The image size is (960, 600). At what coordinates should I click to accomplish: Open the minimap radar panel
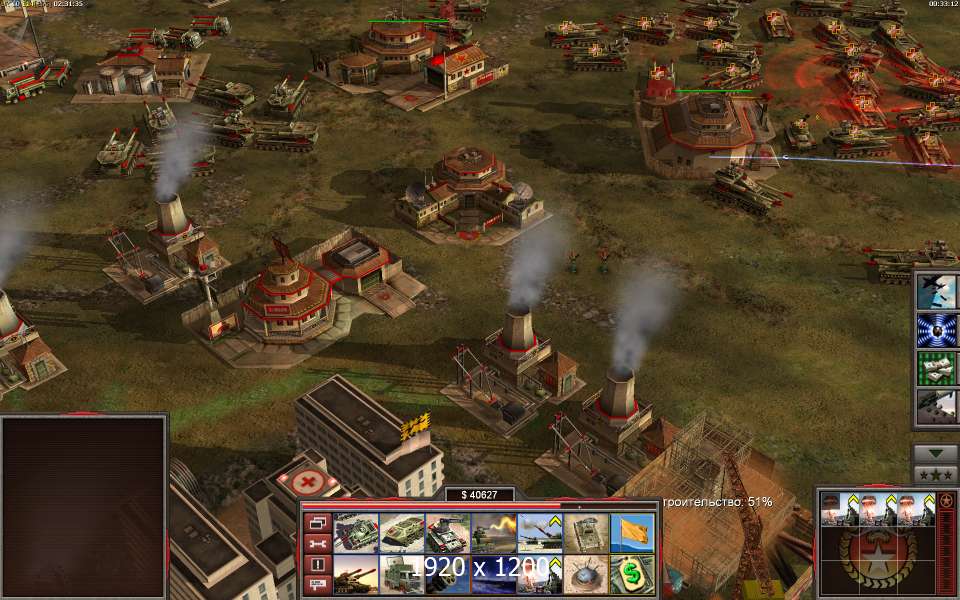[84, 505]
